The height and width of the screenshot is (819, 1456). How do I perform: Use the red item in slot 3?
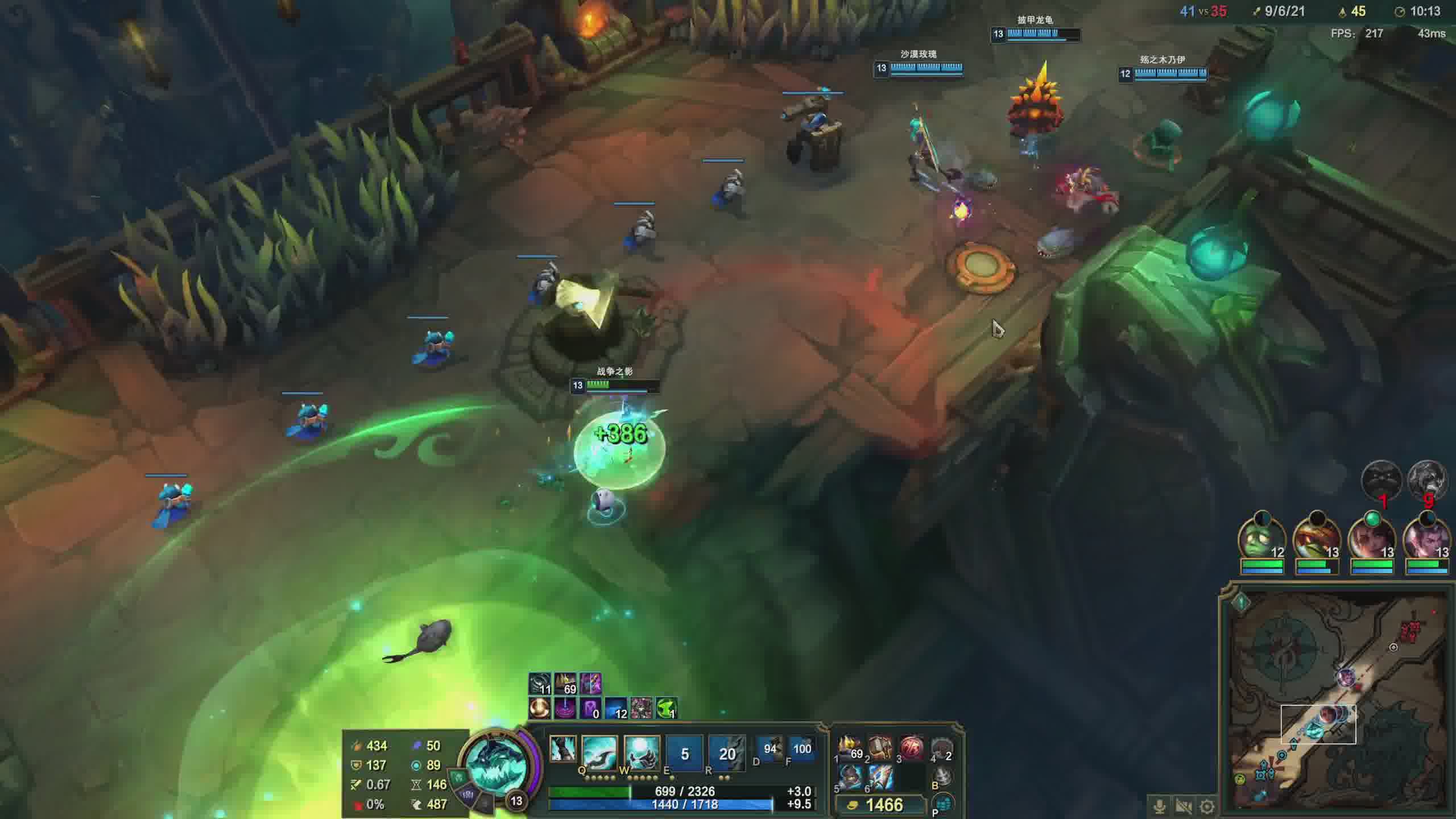coord(911,748)
